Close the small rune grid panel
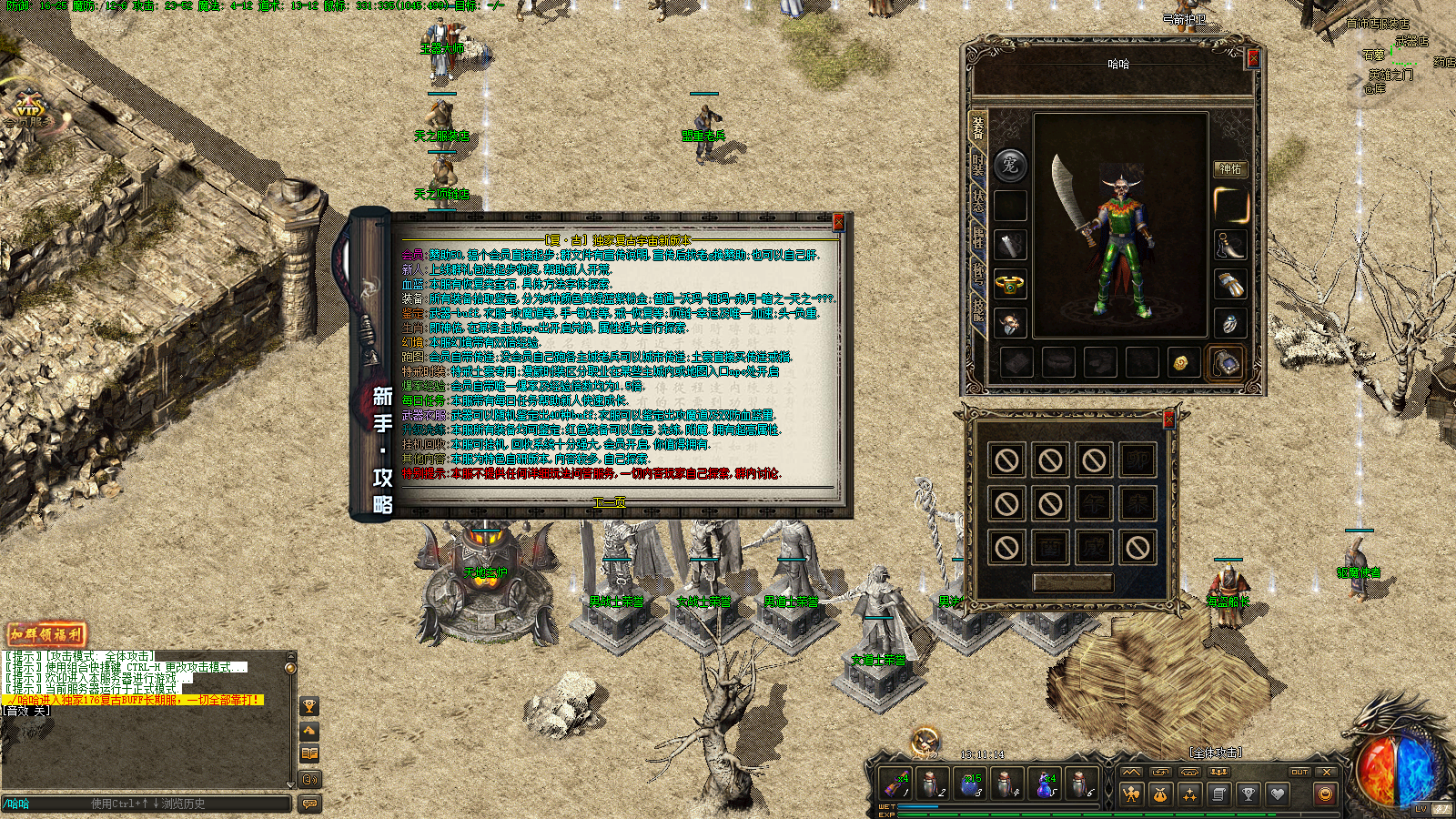 click(x=1168, y=420)
